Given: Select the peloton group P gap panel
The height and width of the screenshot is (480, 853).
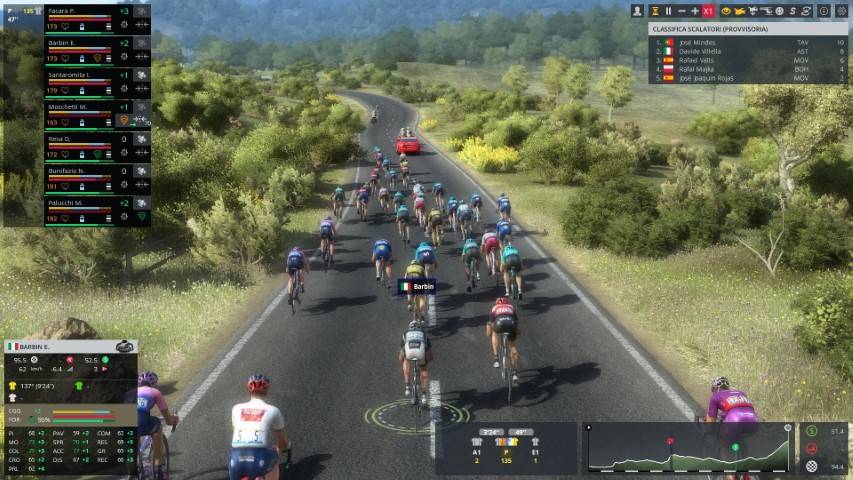Looking at the screenshot, I should (x=507, y=448).
